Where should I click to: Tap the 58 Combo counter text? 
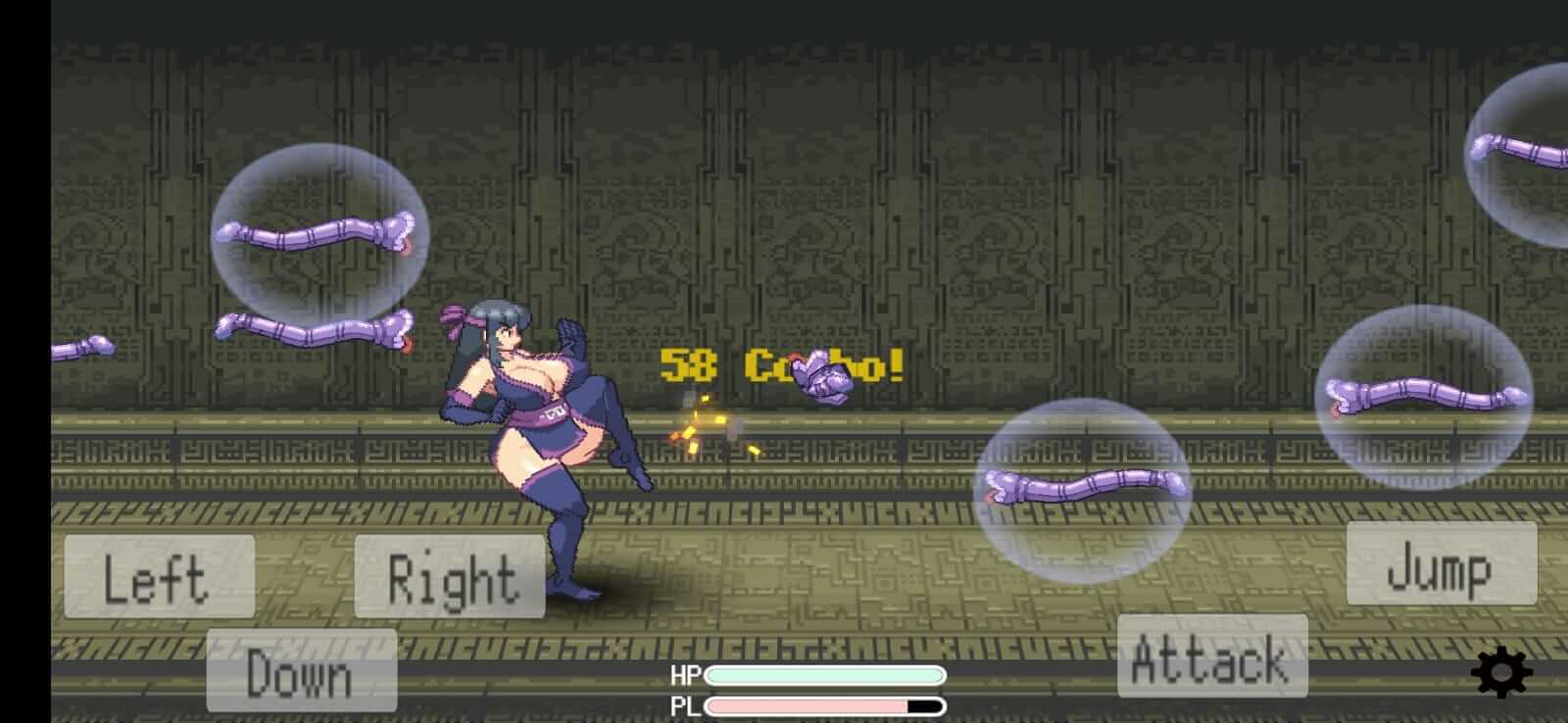coord(779,367)
